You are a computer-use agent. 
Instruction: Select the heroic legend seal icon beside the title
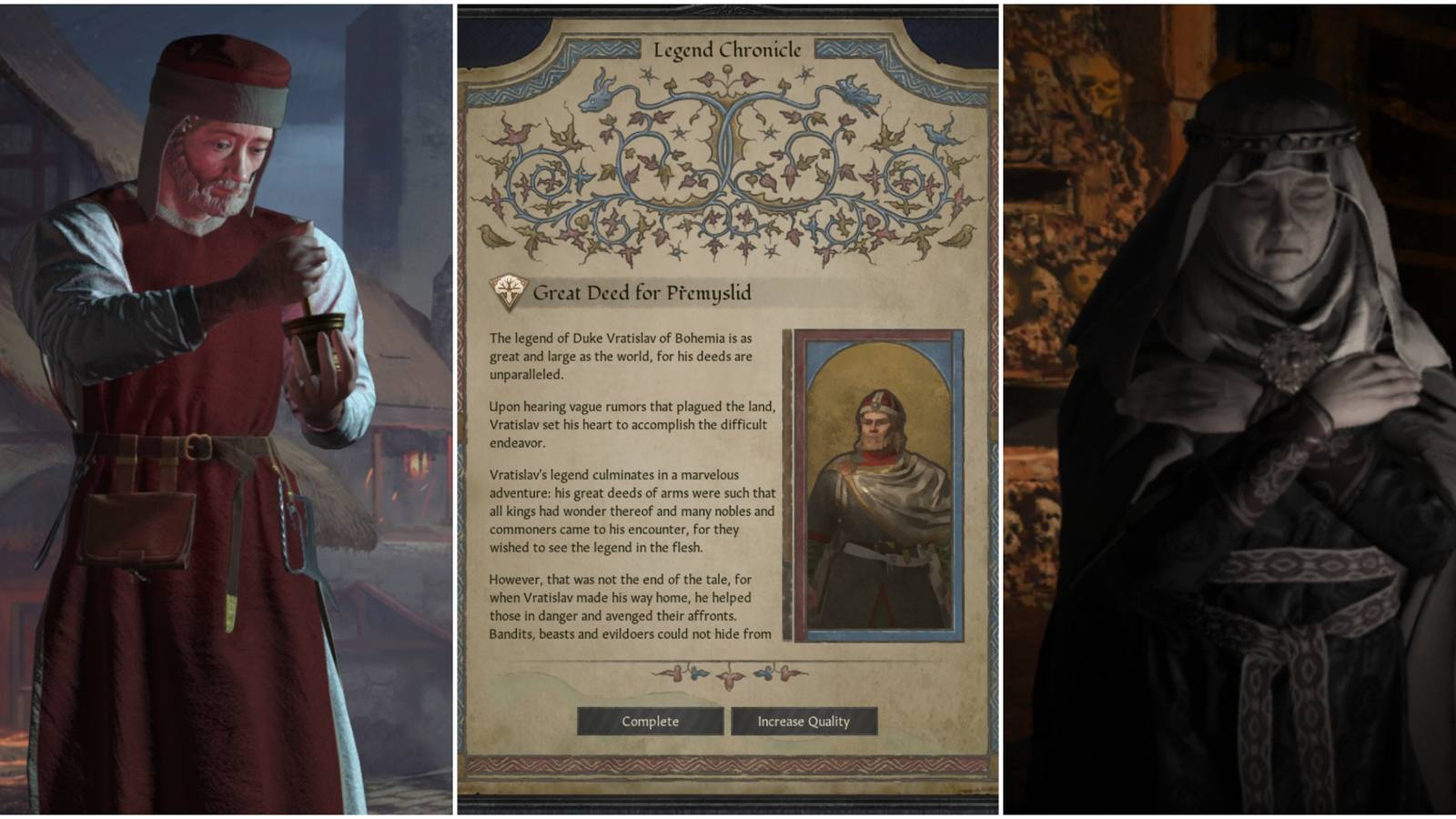[x=508, y=291]
